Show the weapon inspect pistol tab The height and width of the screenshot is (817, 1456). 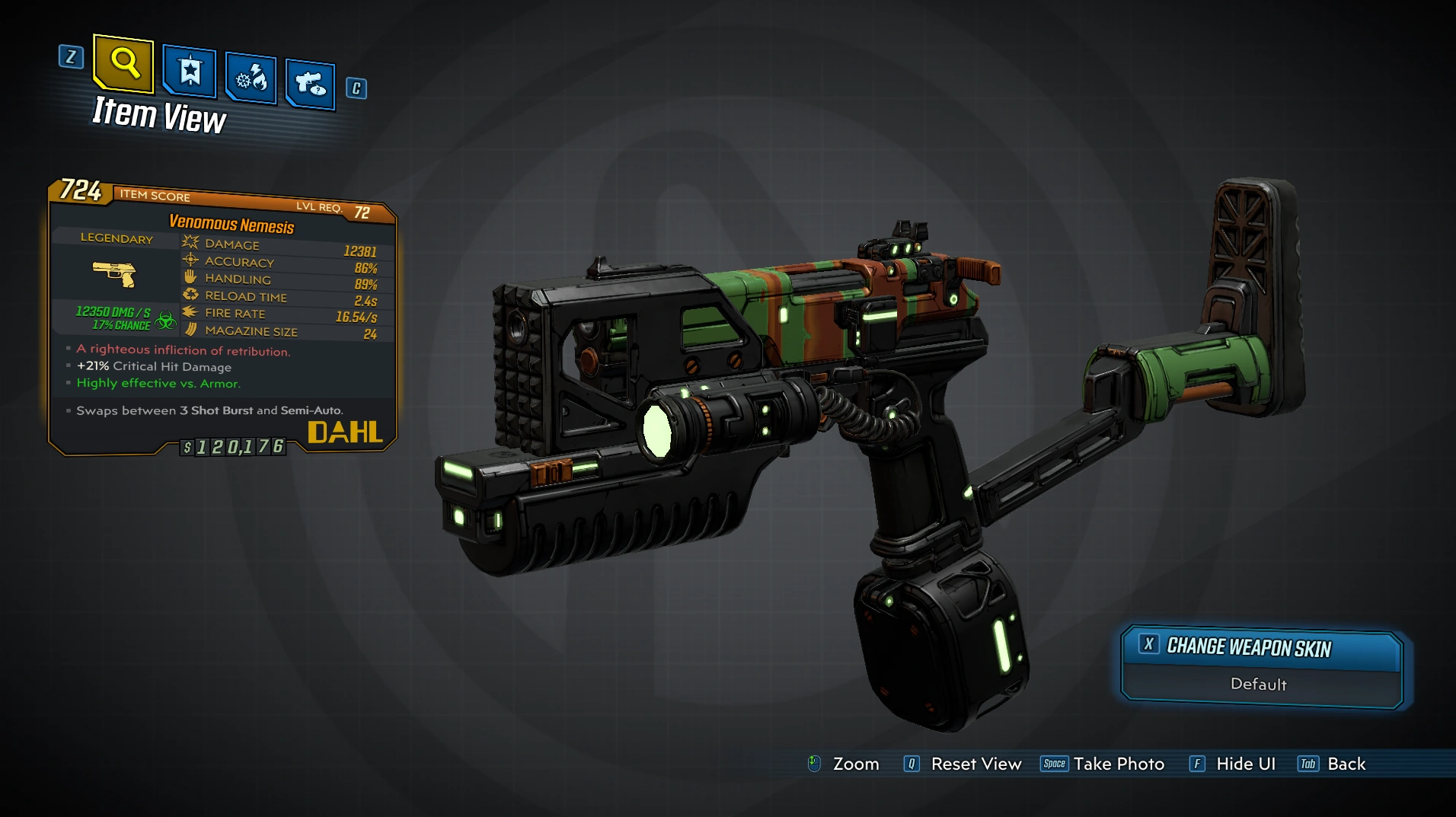(310, 84)
